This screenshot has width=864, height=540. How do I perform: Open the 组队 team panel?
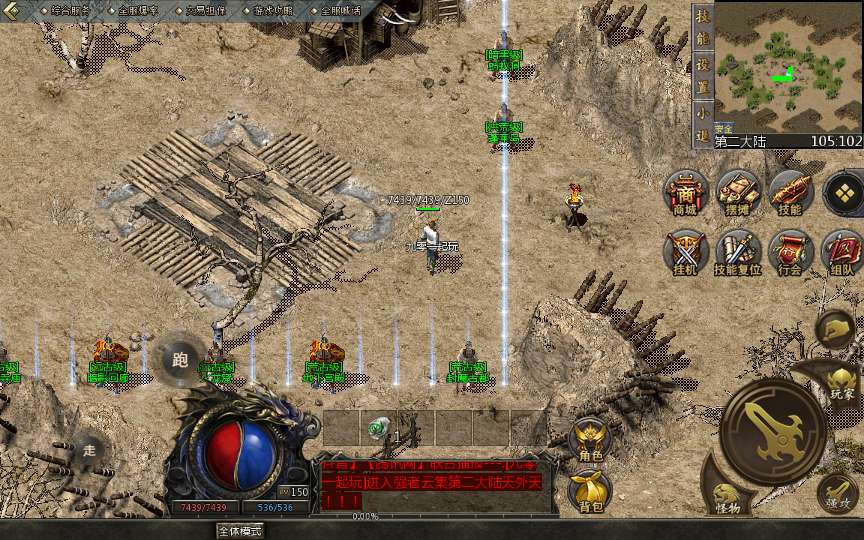(841, 251)
